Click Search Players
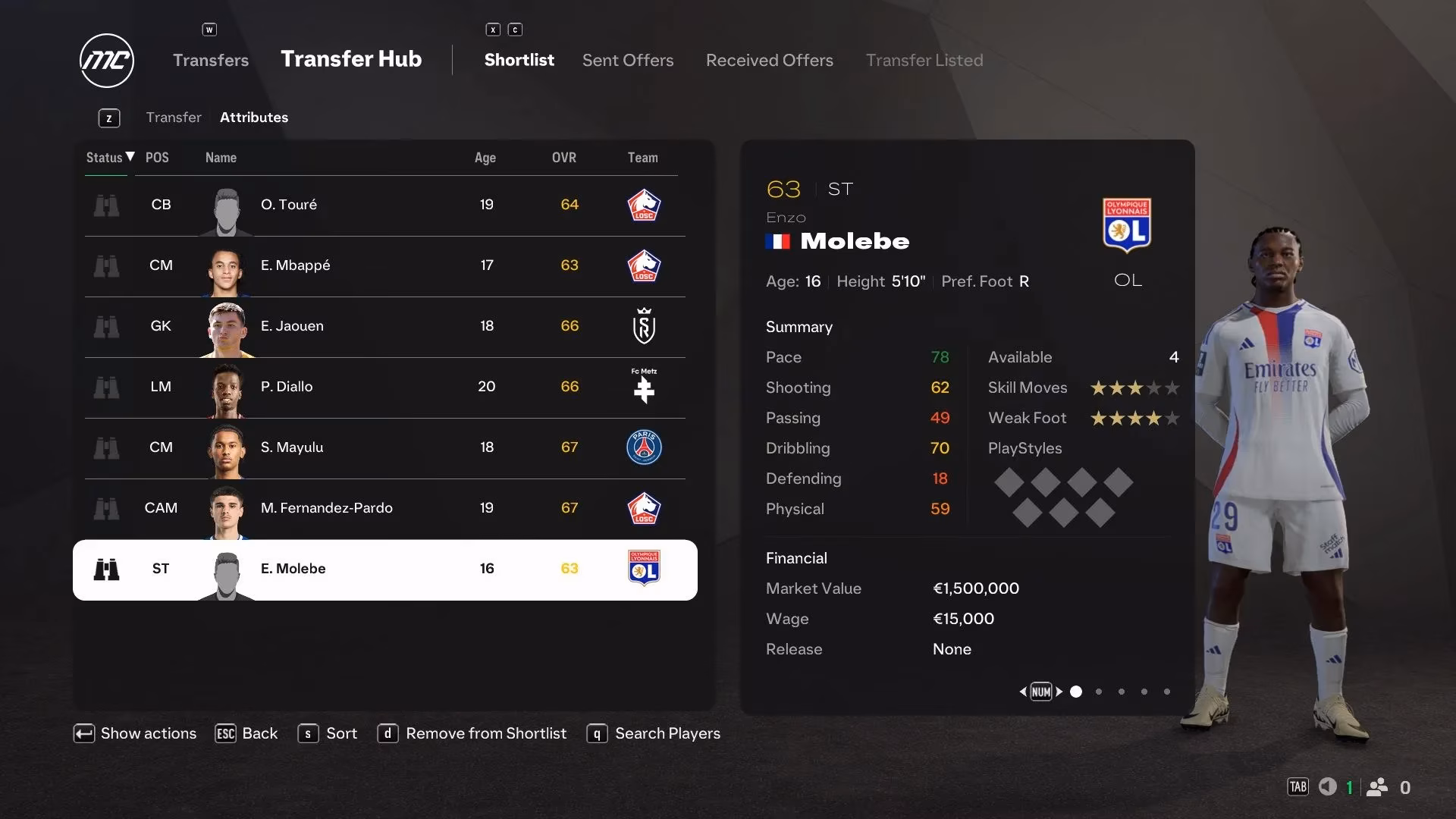This screenshot has height=819, width=1456. click(667, 733)
